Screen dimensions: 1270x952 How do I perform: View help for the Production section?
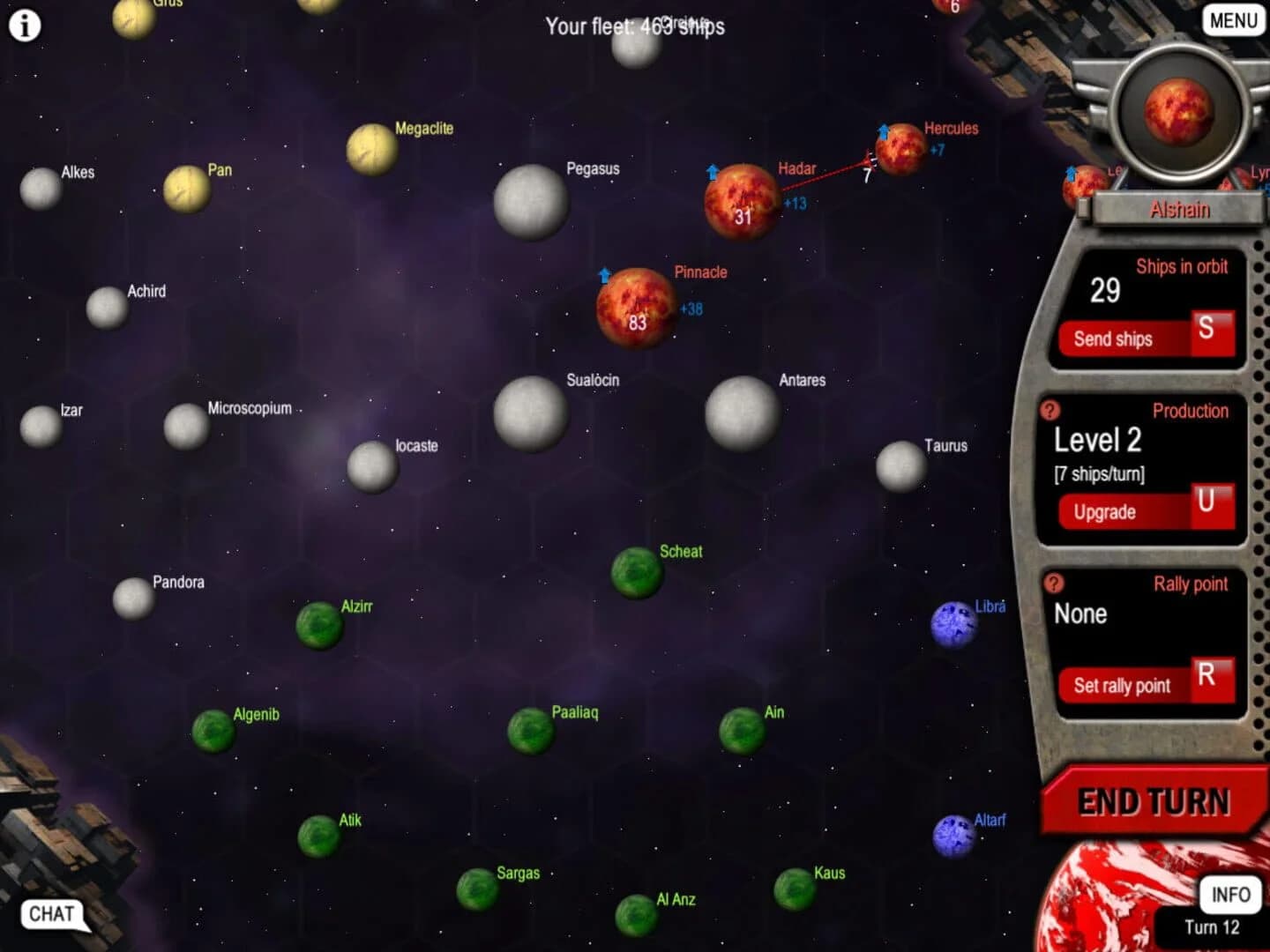[1051, 409]
